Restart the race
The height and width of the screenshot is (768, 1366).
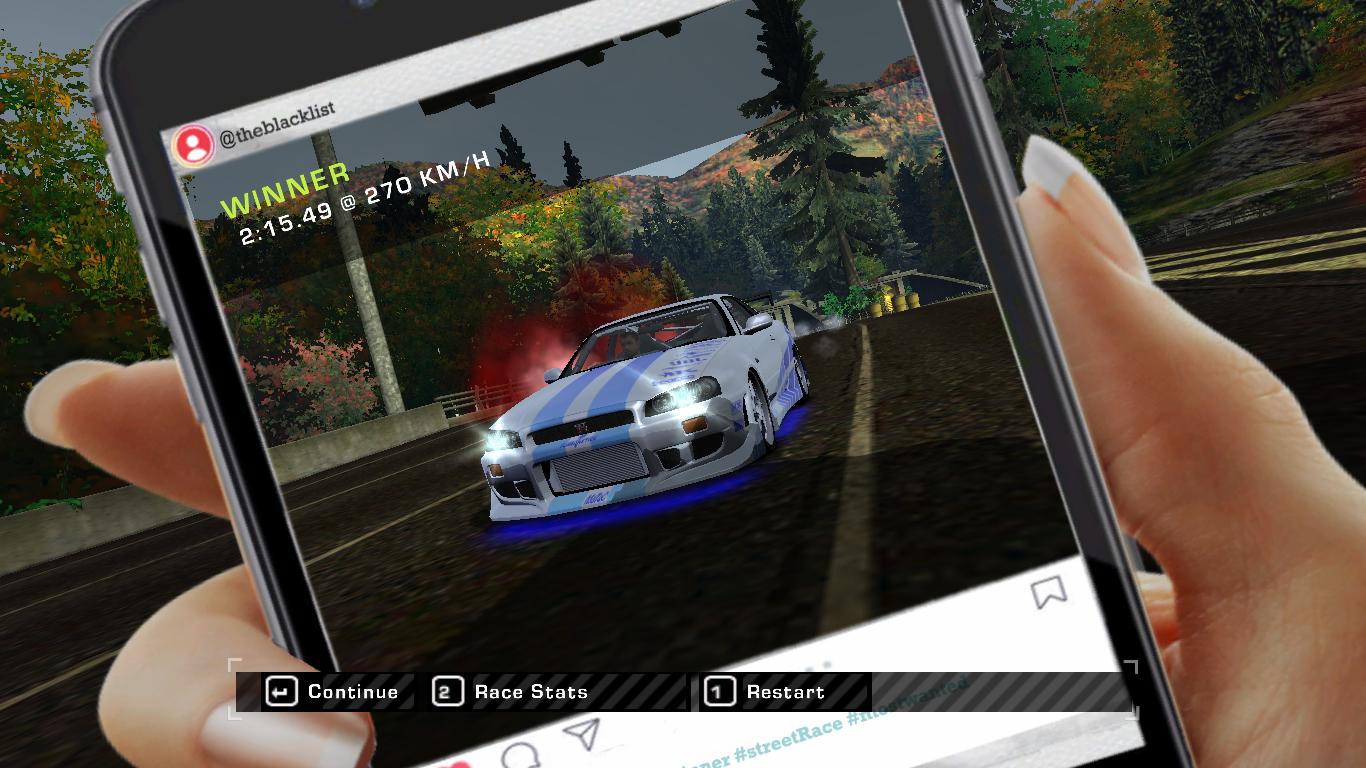click(785, 691)
